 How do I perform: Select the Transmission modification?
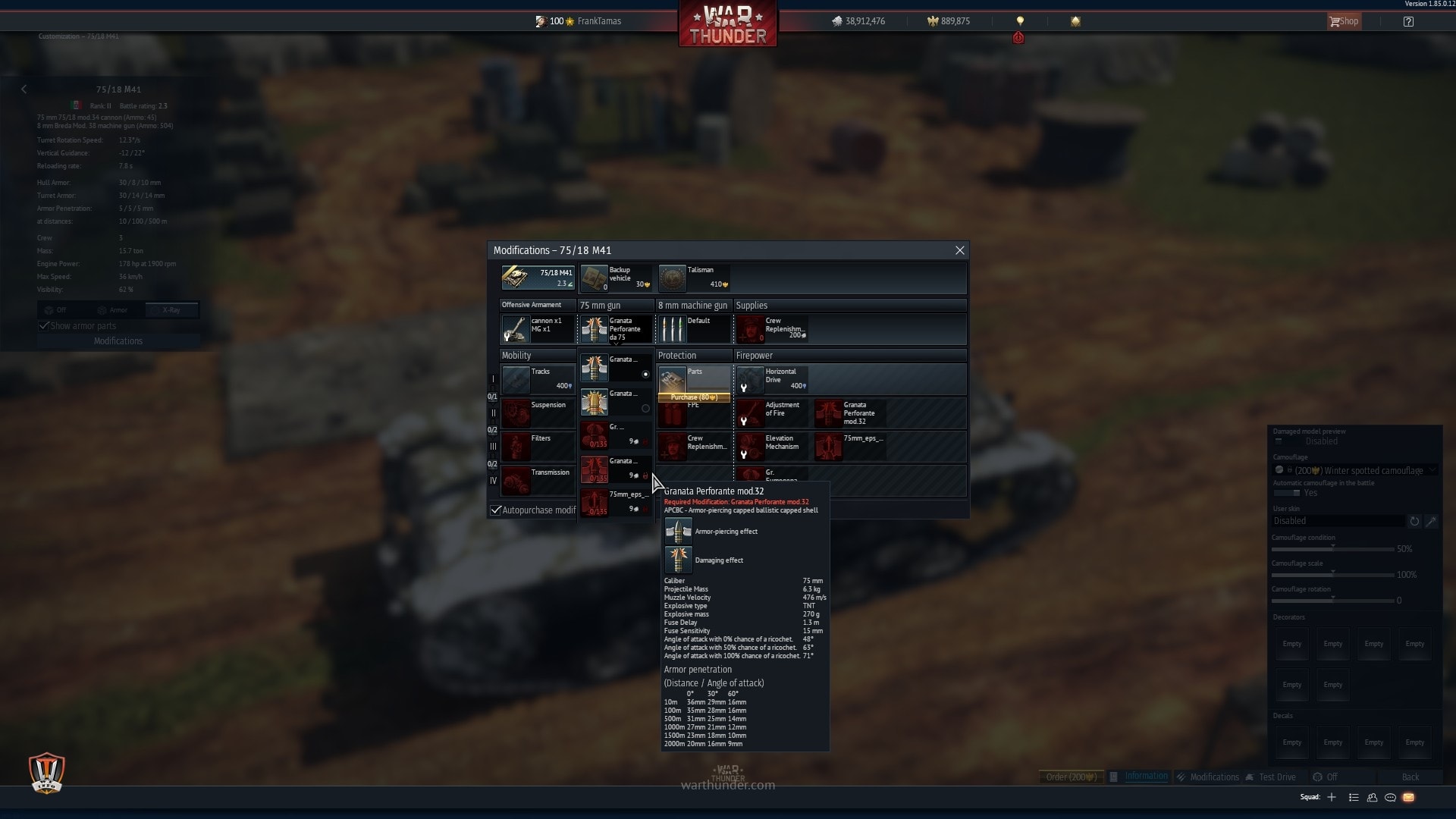(538, 480)
